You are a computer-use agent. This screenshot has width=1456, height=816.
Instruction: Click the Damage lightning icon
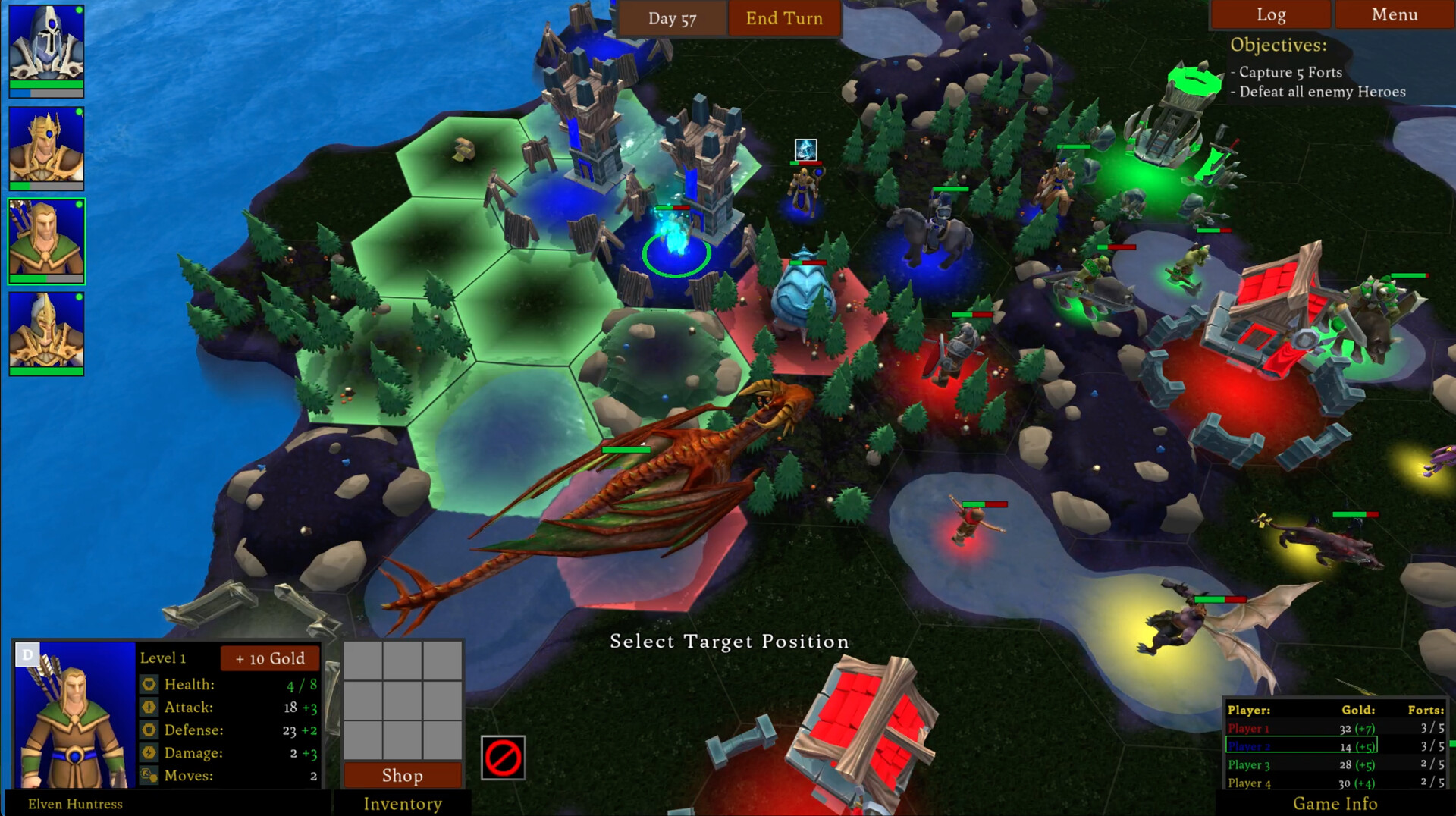(149, 752)
